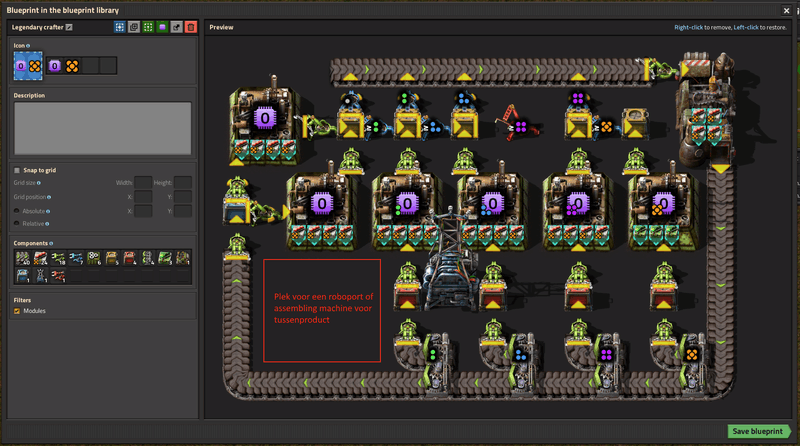The image size is (800, 446).
Task: Enable the Snap to grid checkbox
Action: coord(17,170)
